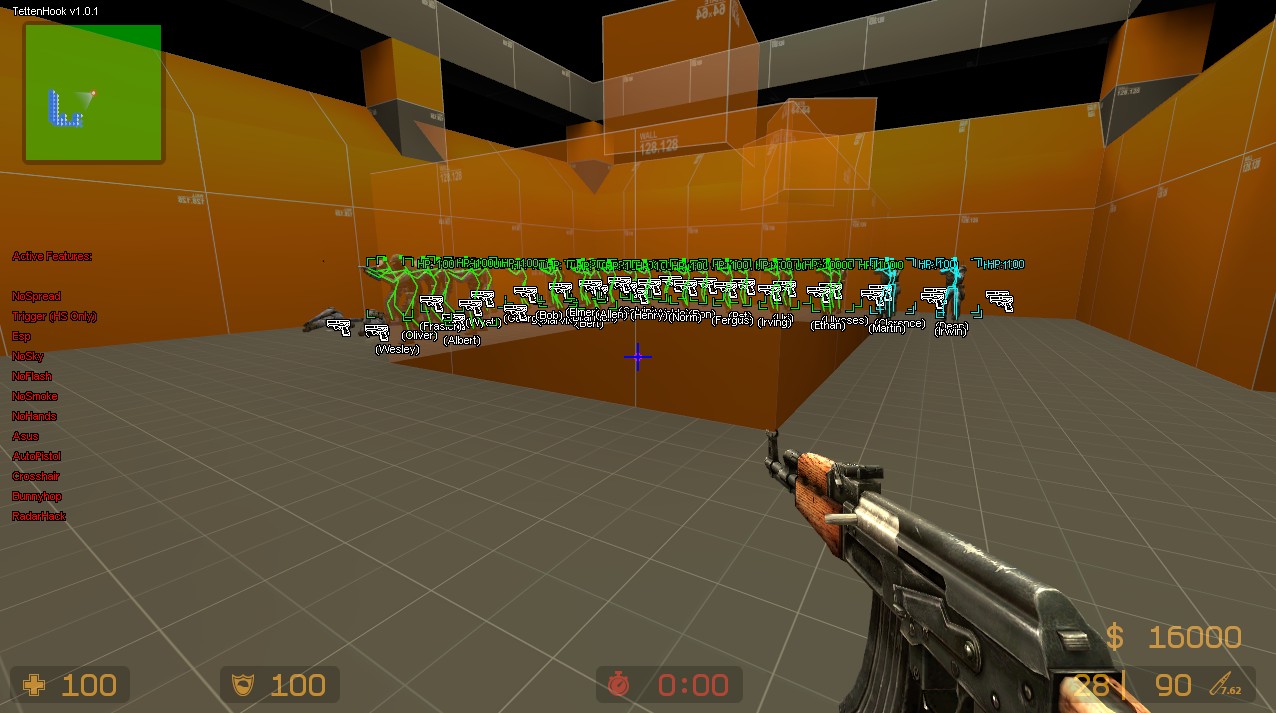Click the radar minimap

[x=93, y=92]
